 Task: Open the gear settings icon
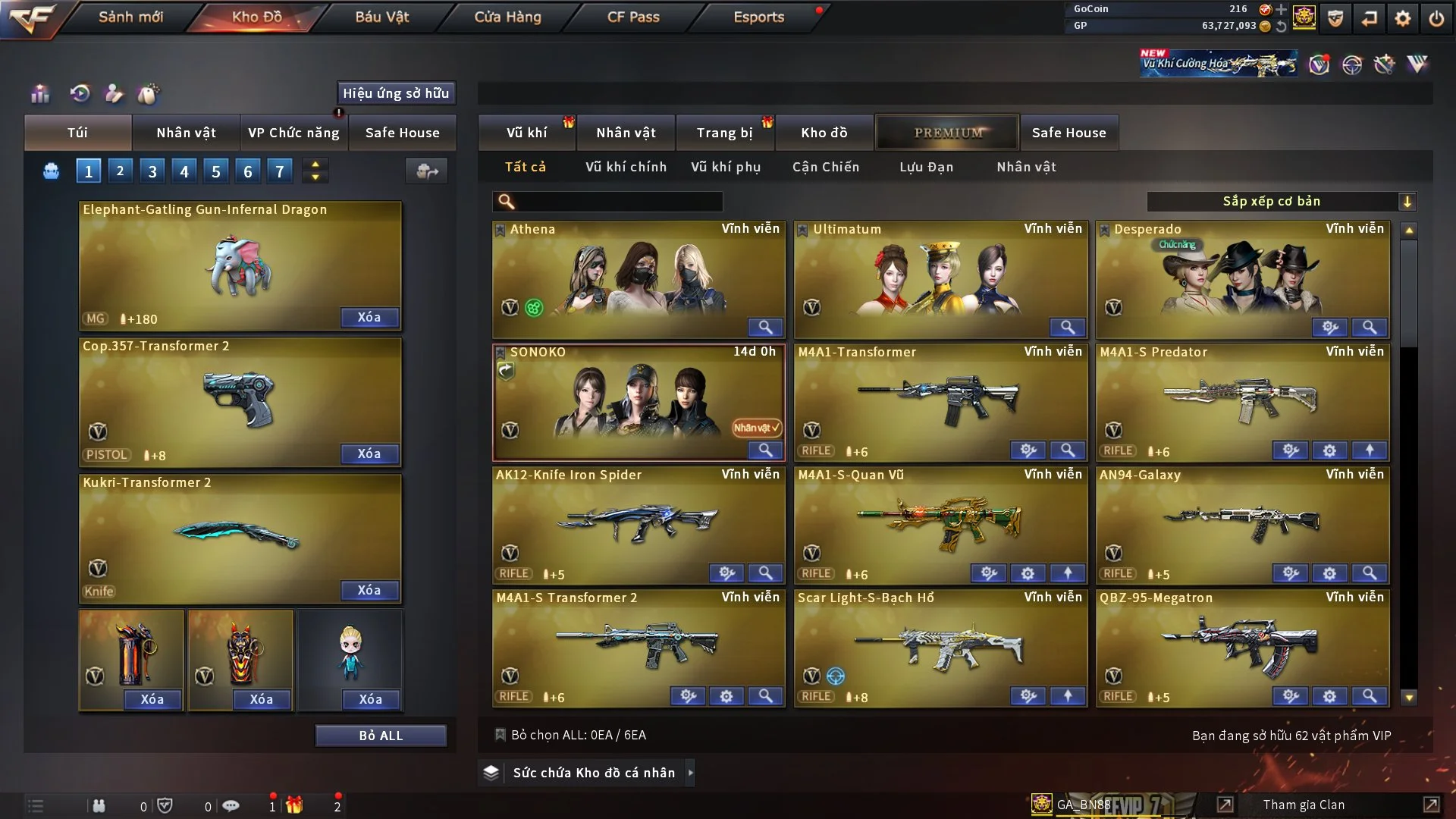click(x=1402, y=18)
